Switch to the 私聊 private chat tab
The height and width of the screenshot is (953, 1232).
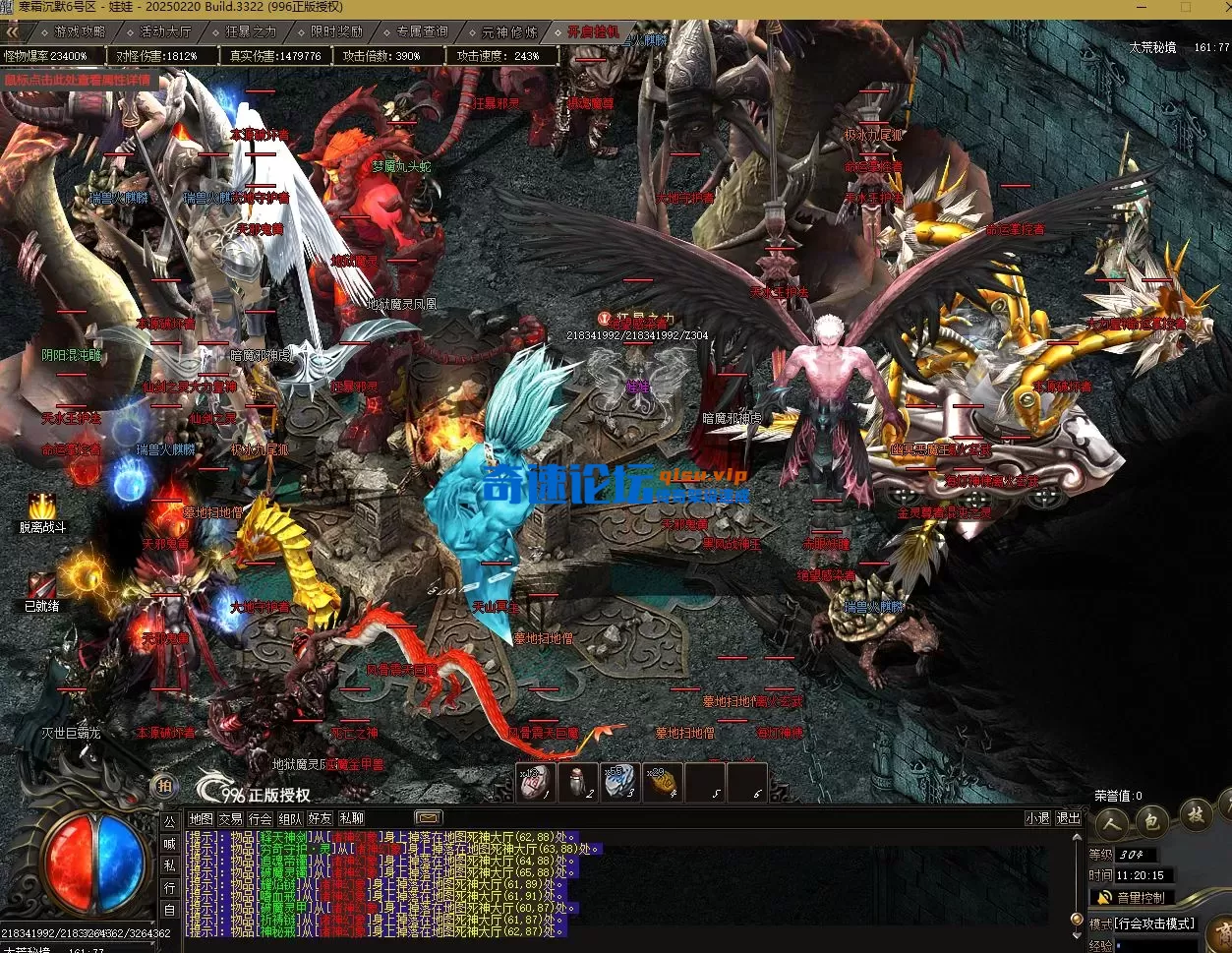pos(351,818)
